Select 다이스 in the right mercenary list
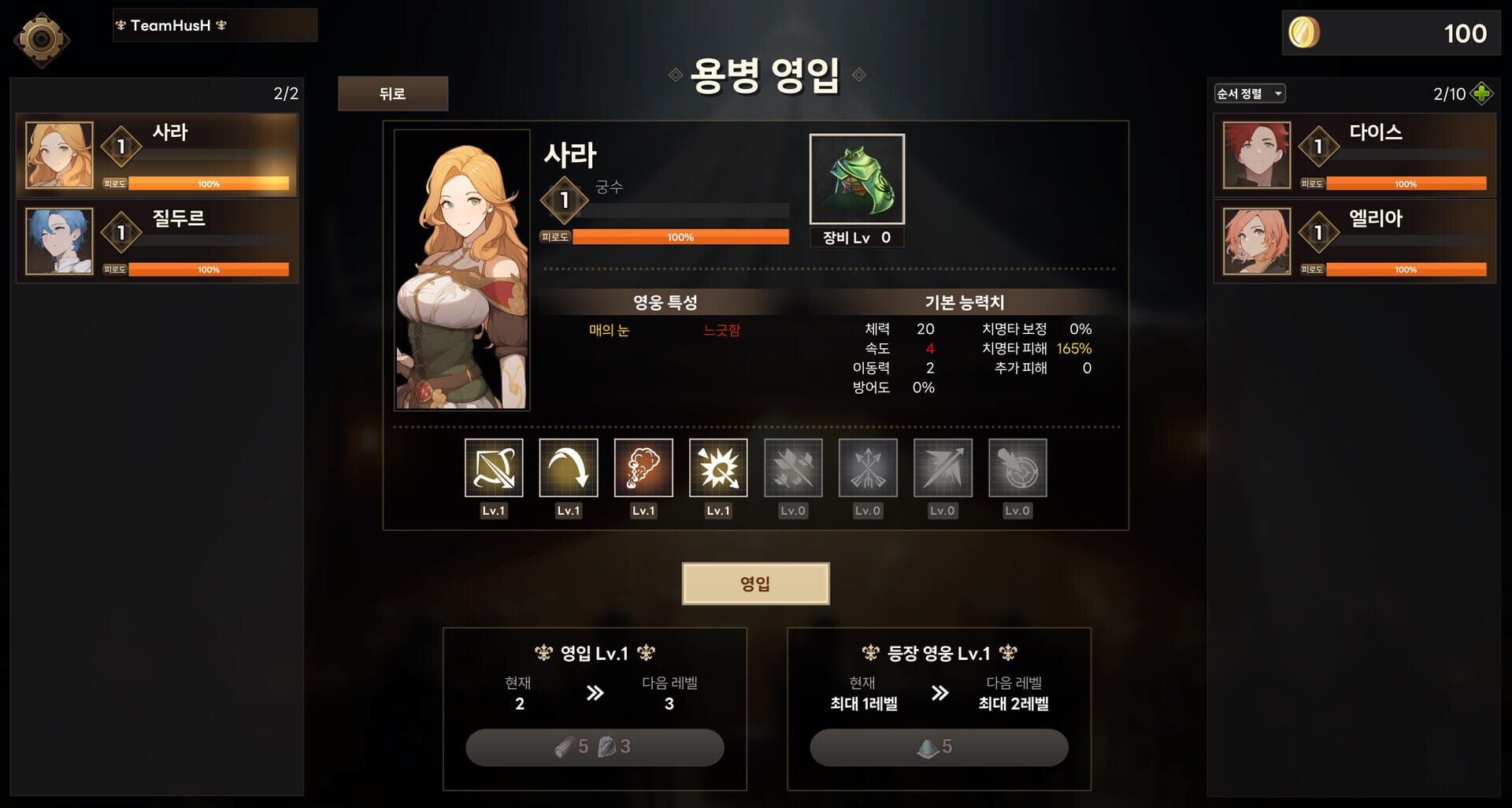 pos(1354,154)
